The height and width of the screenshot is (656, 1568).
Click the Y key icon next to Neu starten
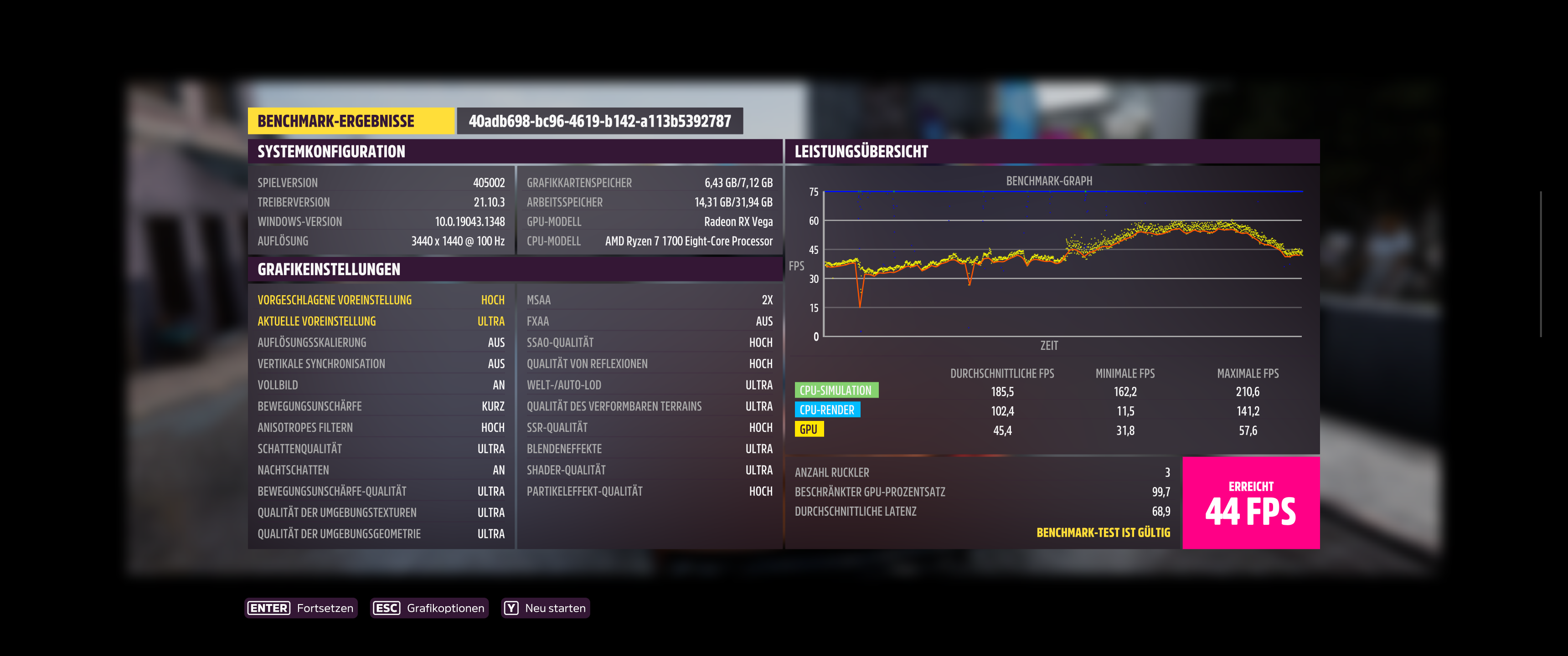pyautogui.click(x=511, y=607)
